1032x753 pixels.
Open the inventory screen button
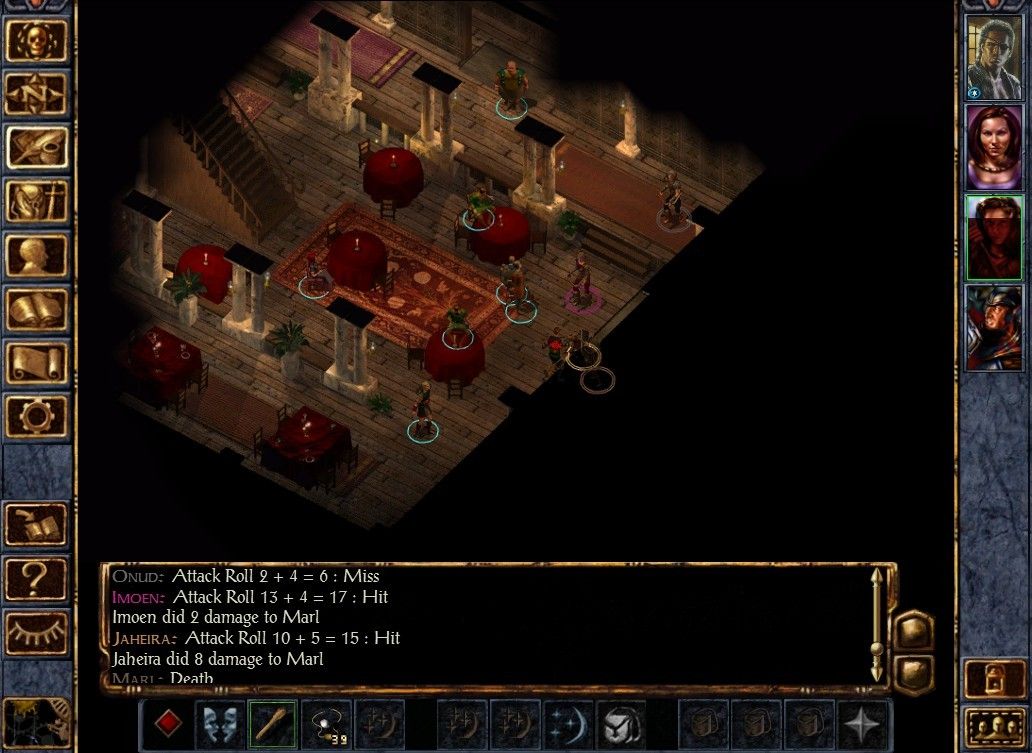point(38,202)
